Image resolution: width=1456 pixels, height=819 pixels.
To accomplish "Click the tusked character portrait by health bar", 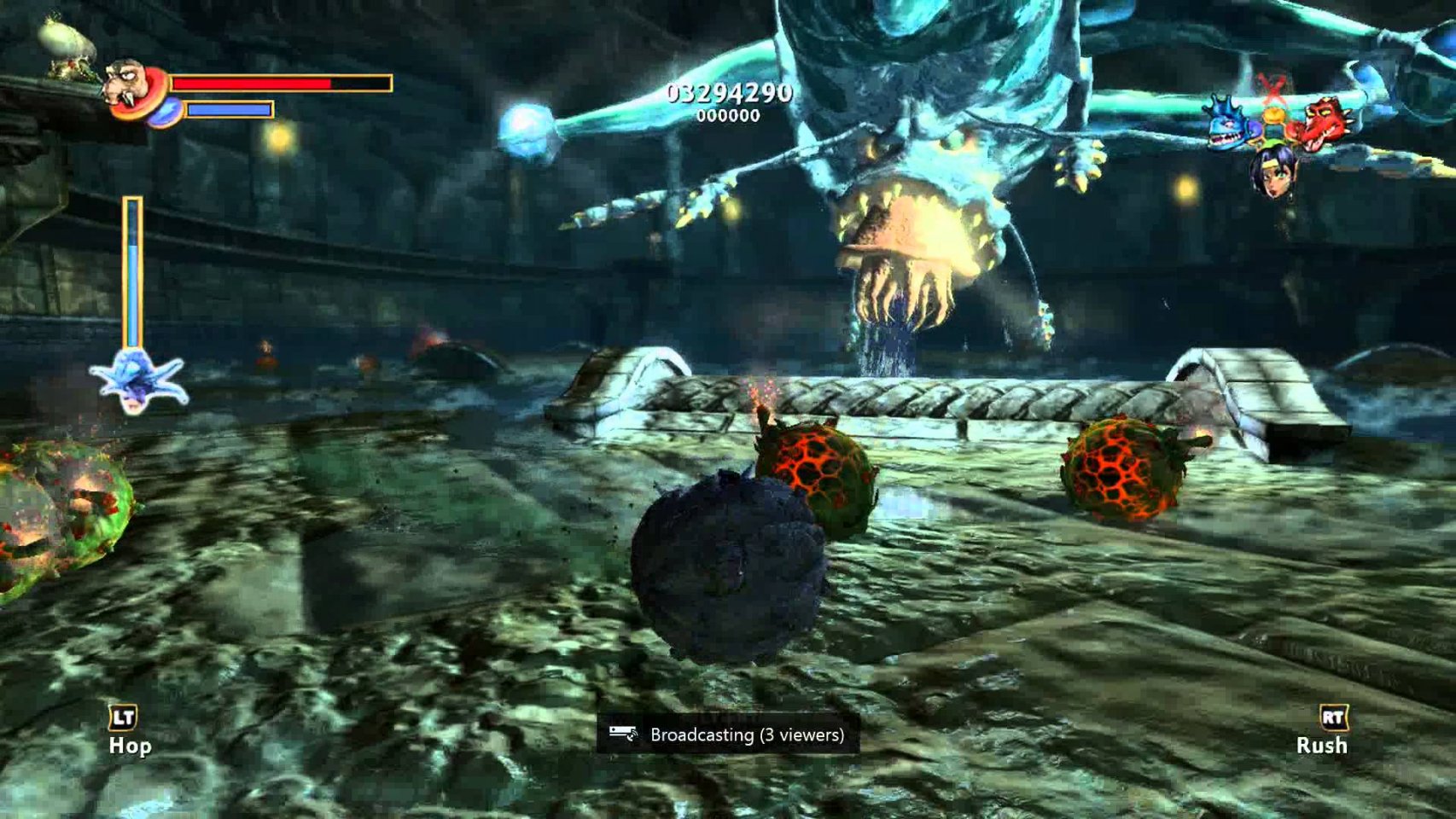I will coord(129,86).
